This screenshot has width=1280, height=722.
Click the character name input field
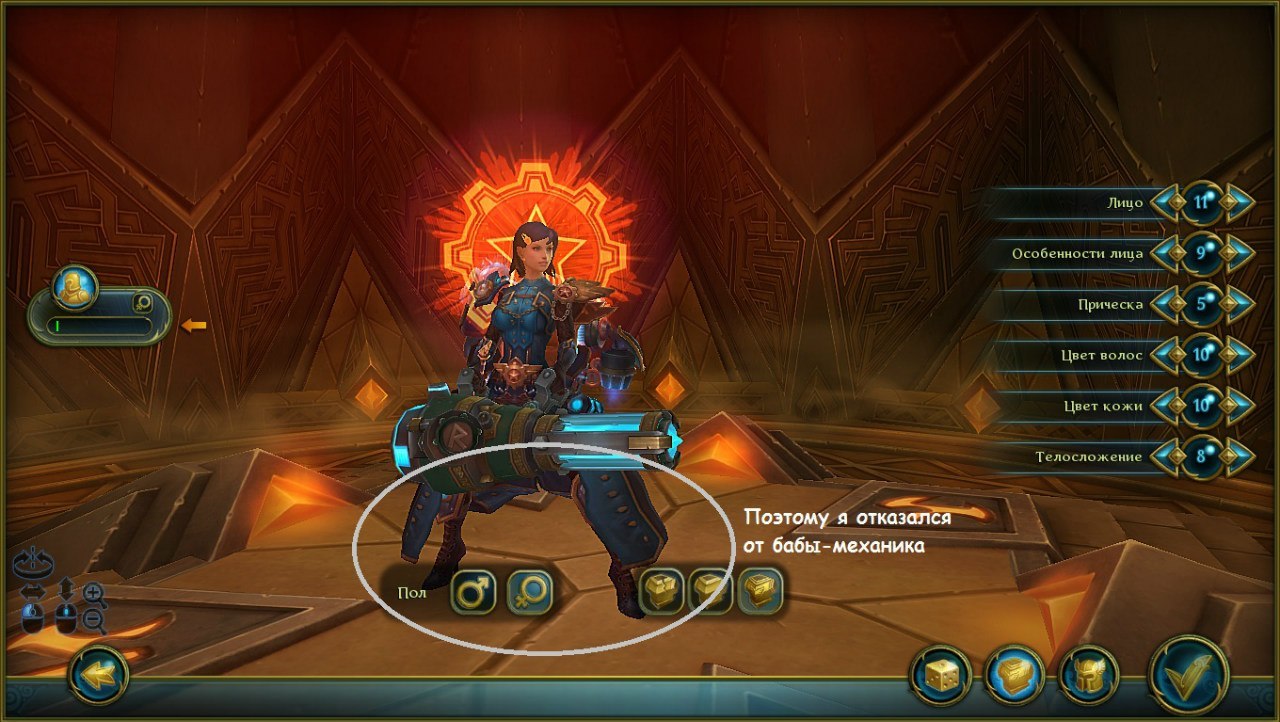[x=98, y=326]
